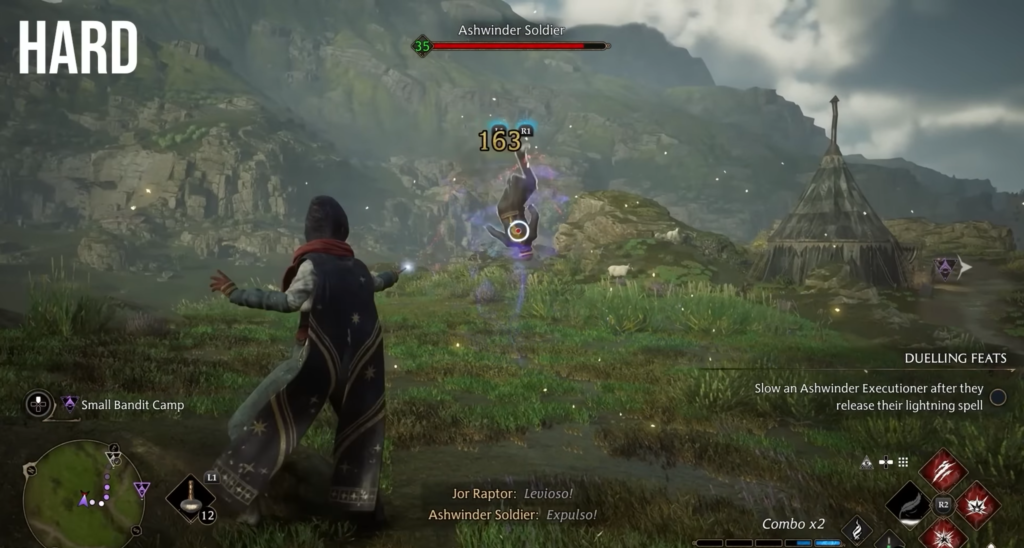1024x548 pixels.
Task: Cast the red starburst spell beside R2
Action: 978,504
